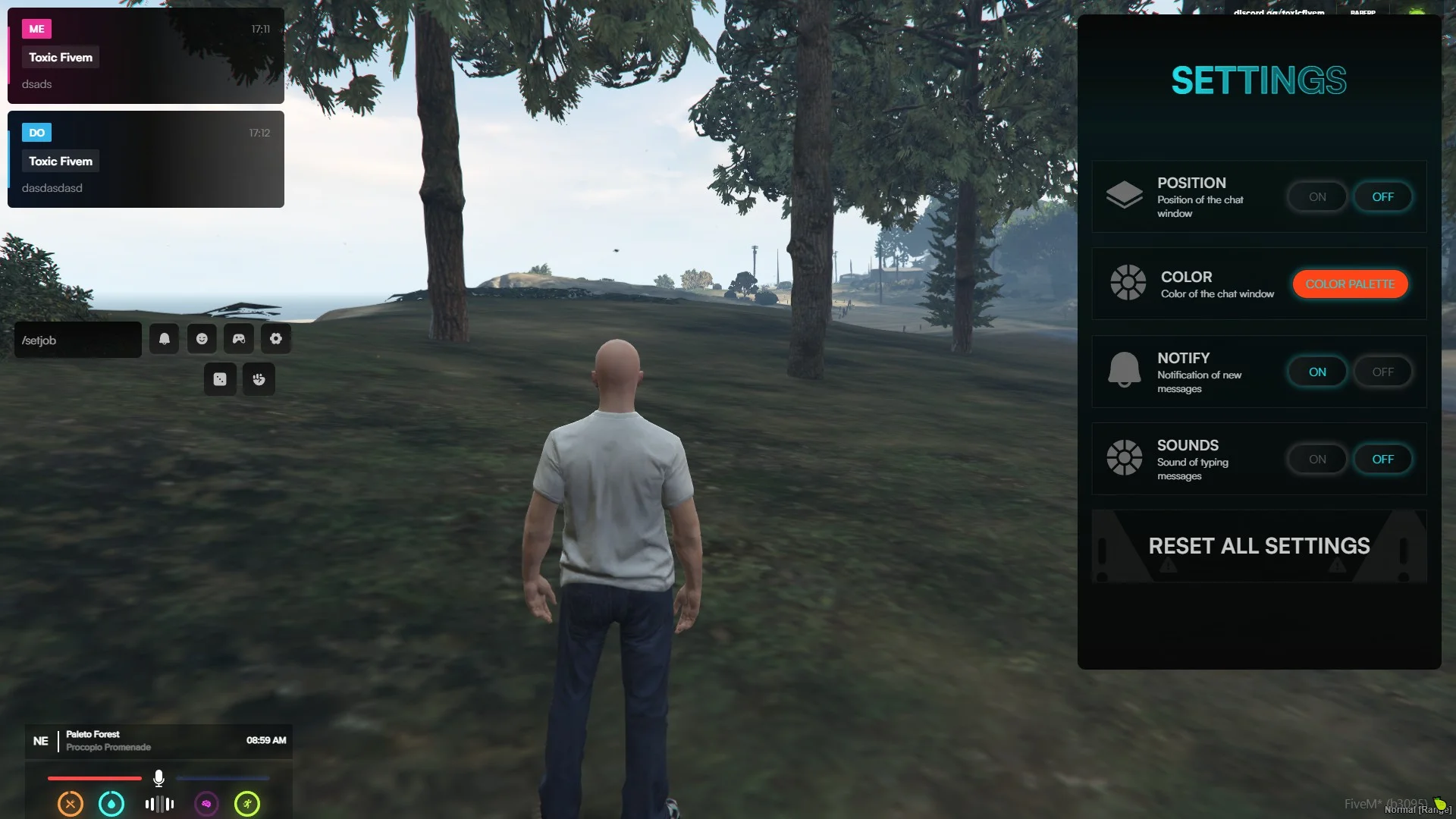Open the Color Palette
Screen dimensions: 1456x819
pos(1350,284)
